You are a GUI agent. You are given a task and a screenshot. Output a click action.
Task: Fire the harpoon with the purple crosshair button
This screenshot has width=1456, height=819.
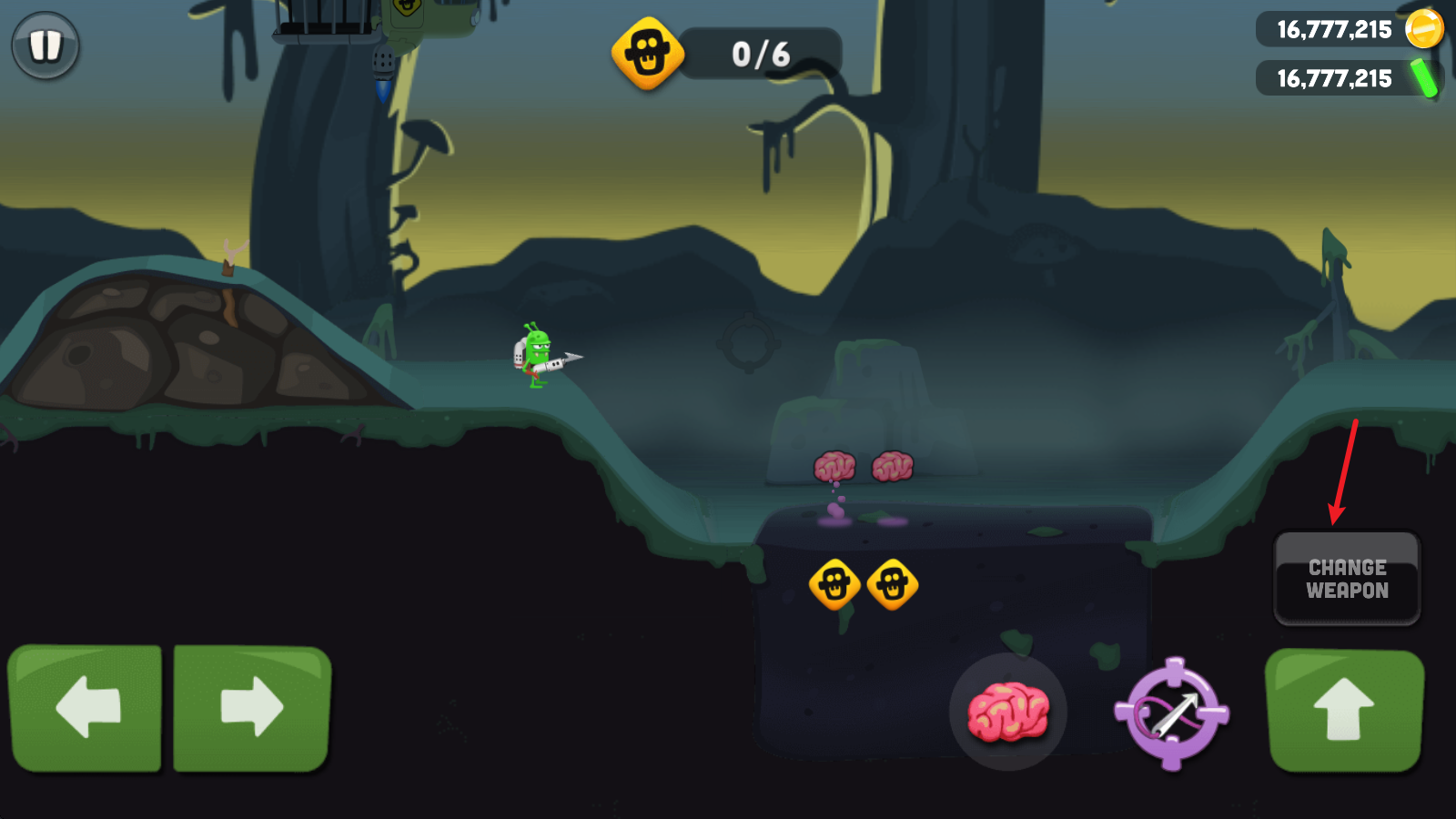(x=1172, y=713)
